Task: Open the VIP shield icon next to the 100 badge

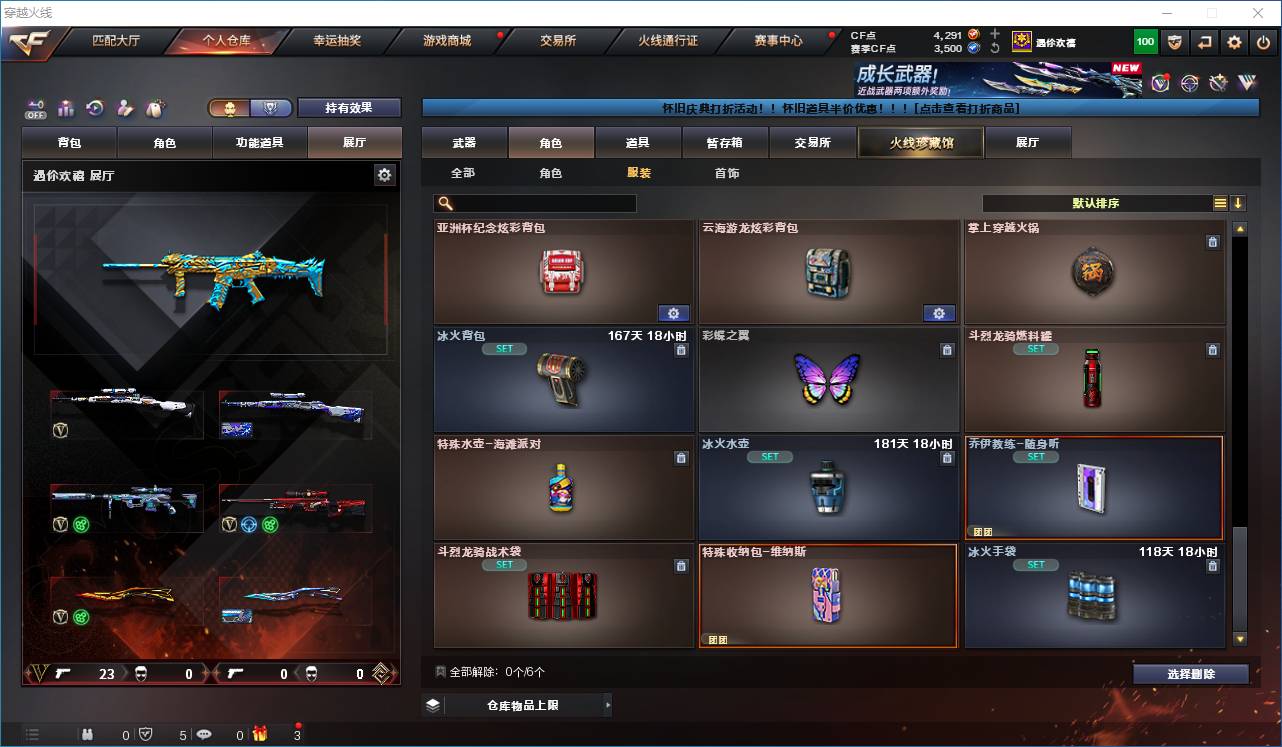Action: coord(1174,41)
